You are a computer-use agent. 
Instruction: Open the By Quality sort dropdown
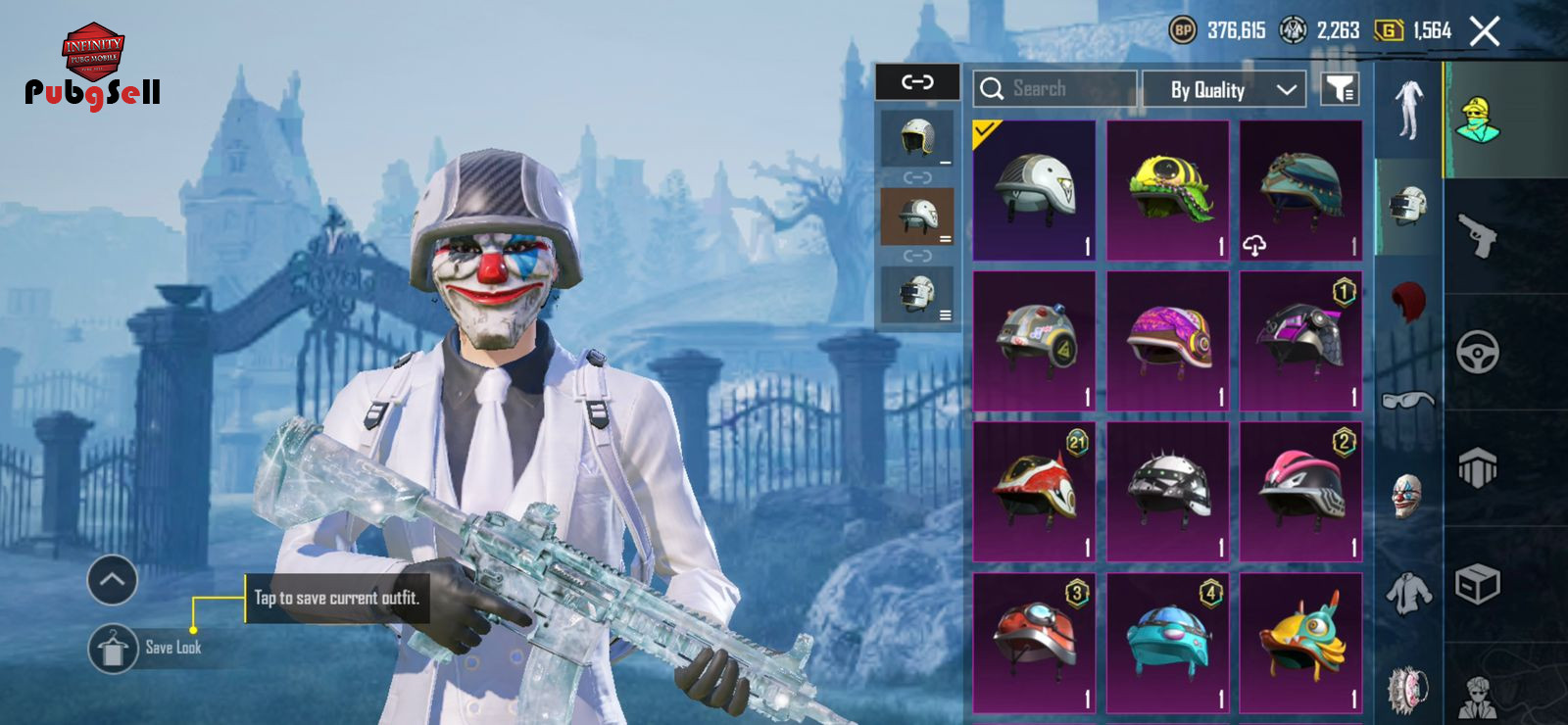tap(1224, 90)
